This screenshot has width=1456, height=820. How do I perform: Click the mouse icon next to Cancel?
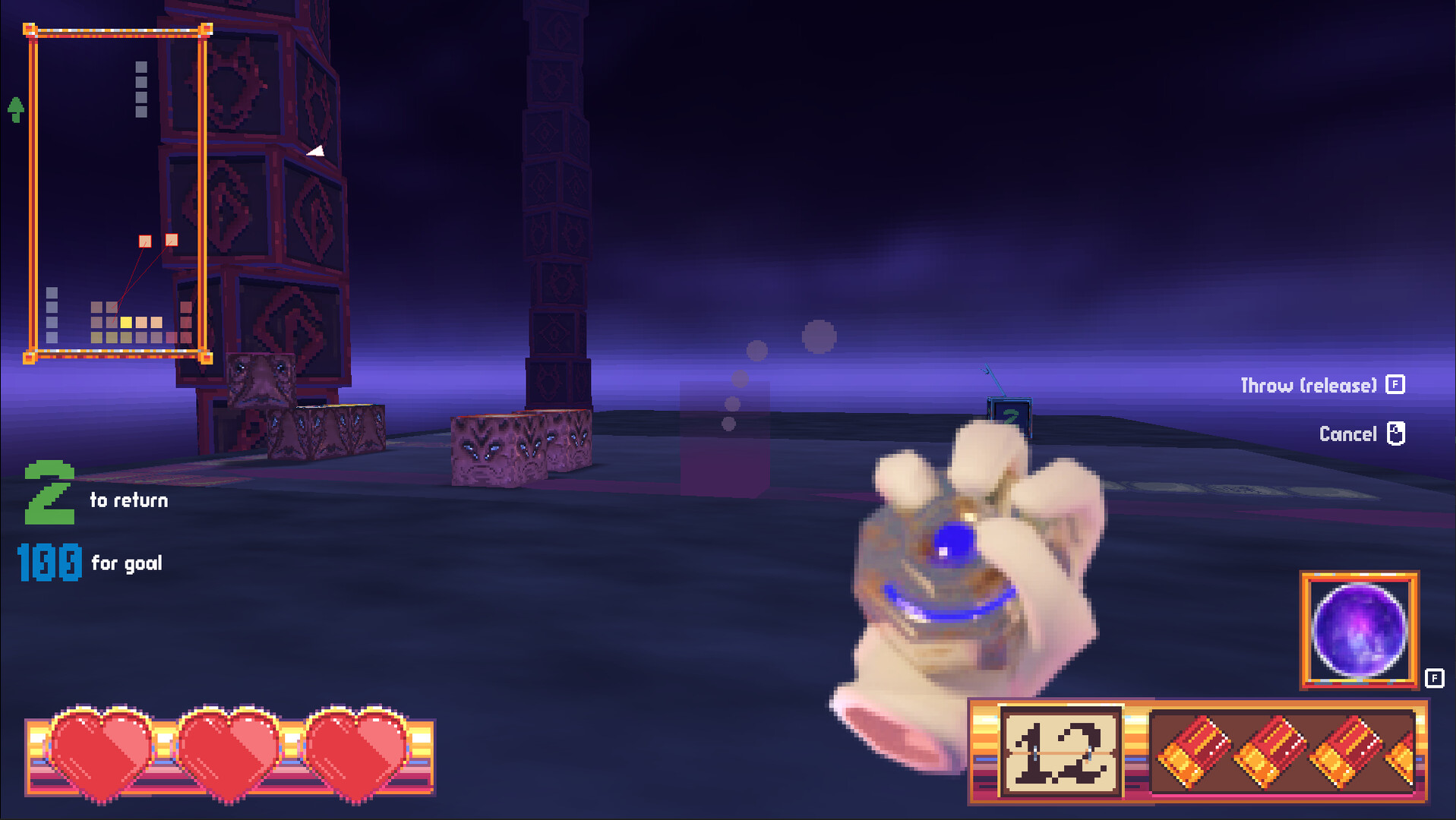(1394, 434)
